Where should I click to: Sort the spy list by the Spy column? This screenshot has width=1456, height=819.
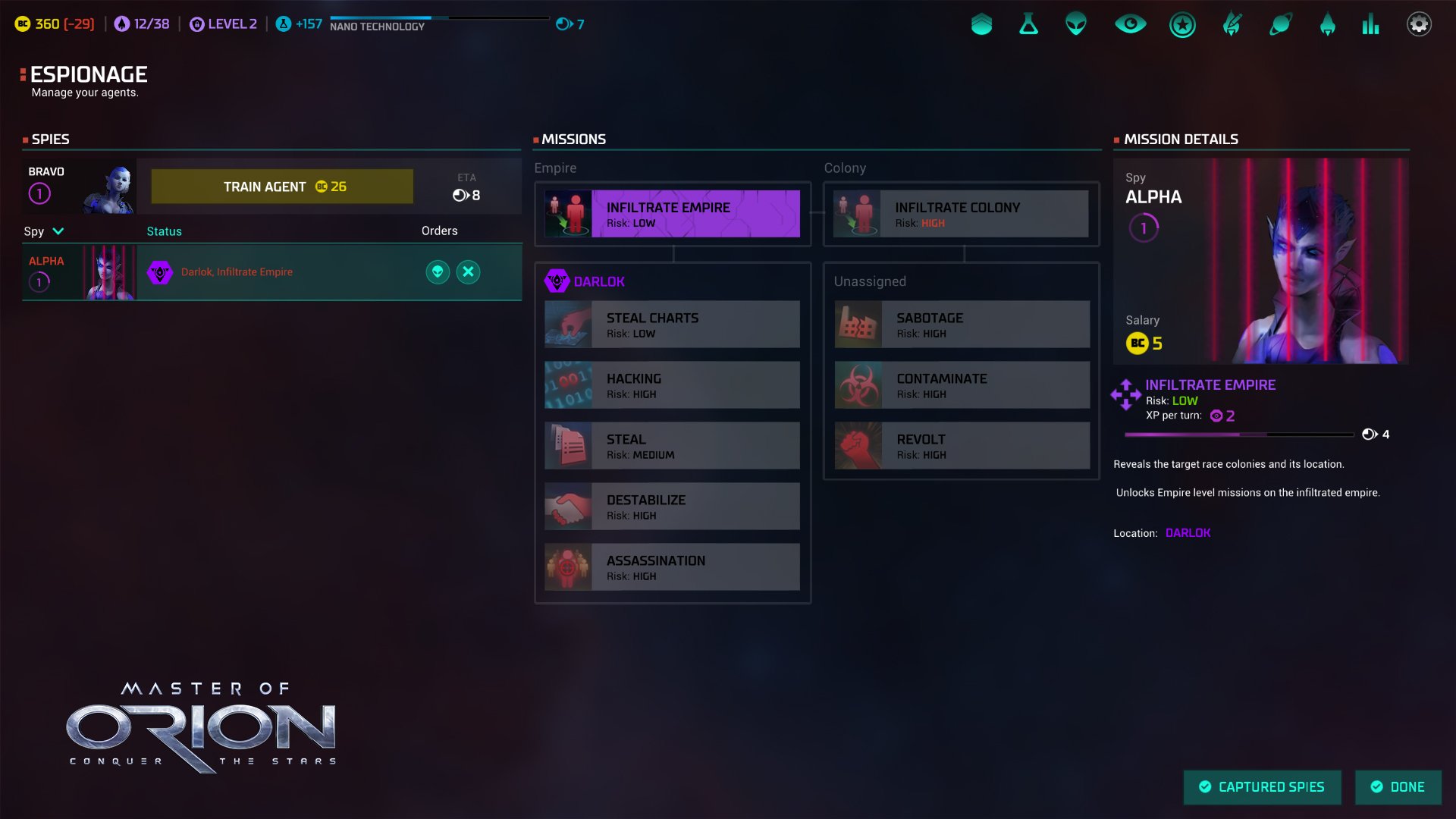point(43,231)
